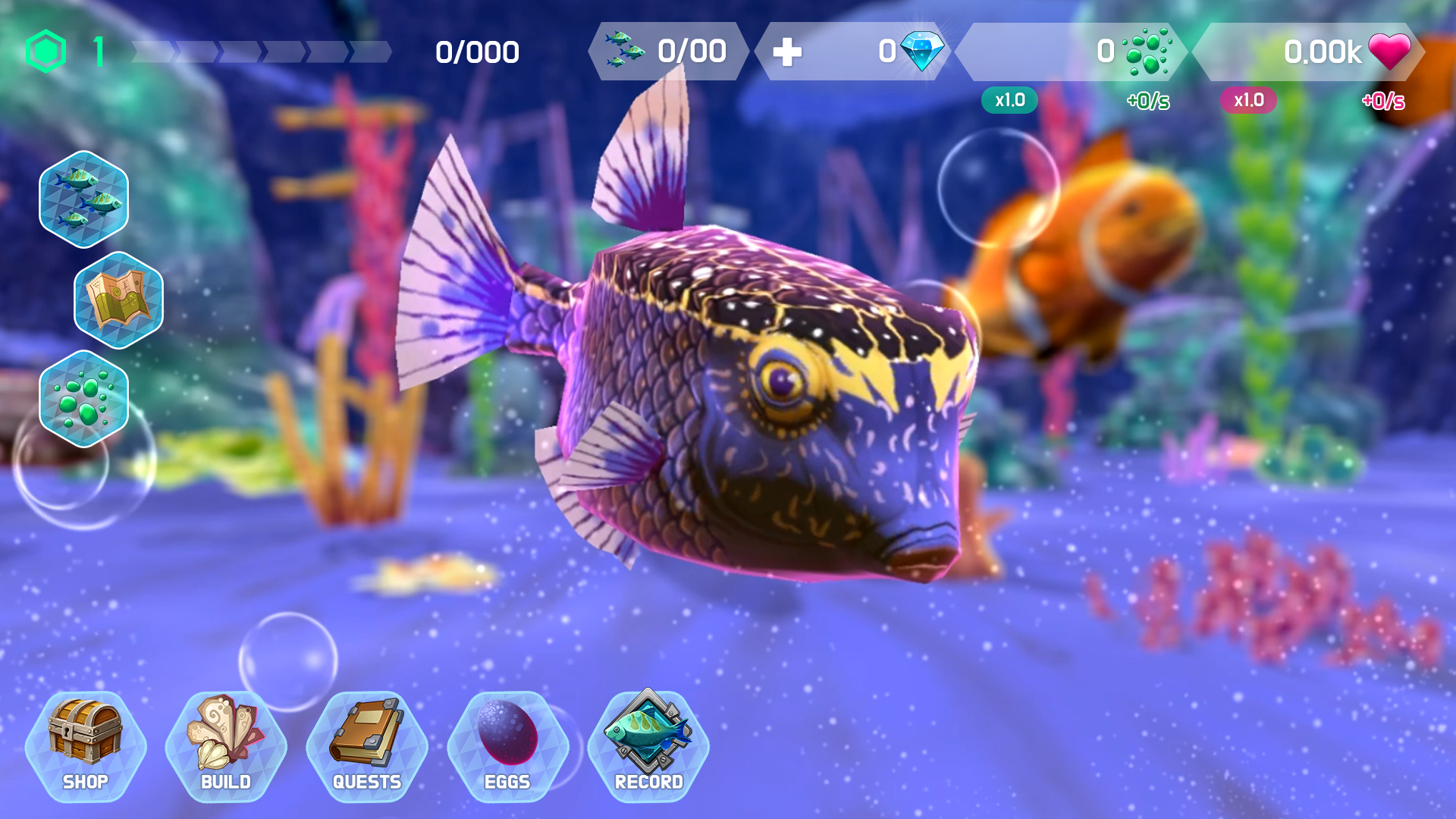This screenshot has height=819, width=1456.
Task: Select the green bubbles icon in sidebar
Action: click(83, 400)
